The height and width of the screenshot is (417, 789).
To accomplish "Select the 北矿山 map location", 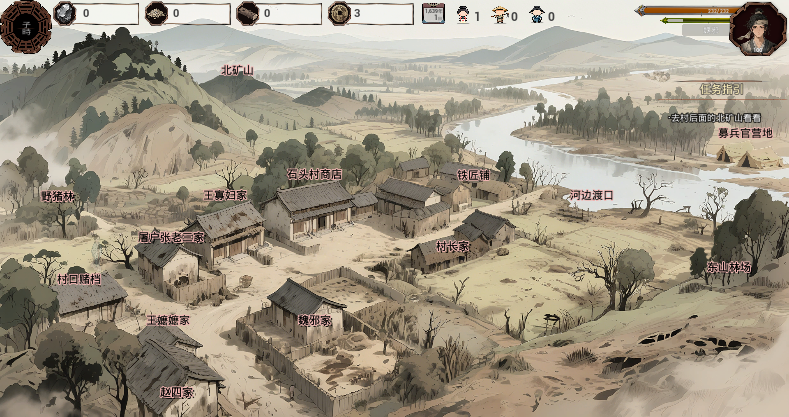I will (x=237, y=71).
